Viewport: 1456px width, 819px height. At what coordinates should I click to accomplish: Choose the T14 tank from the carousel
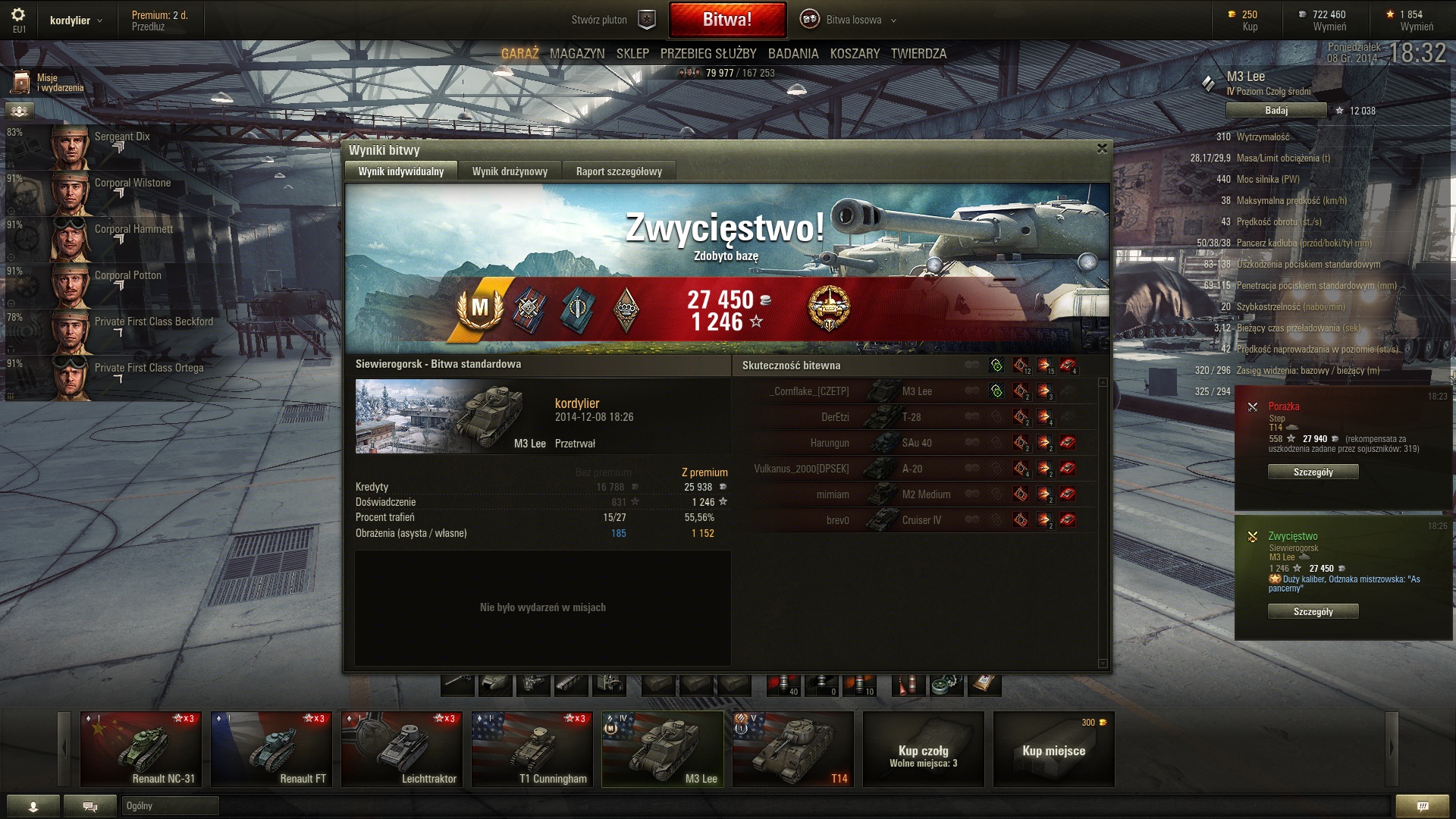click(x=792, y=748)
